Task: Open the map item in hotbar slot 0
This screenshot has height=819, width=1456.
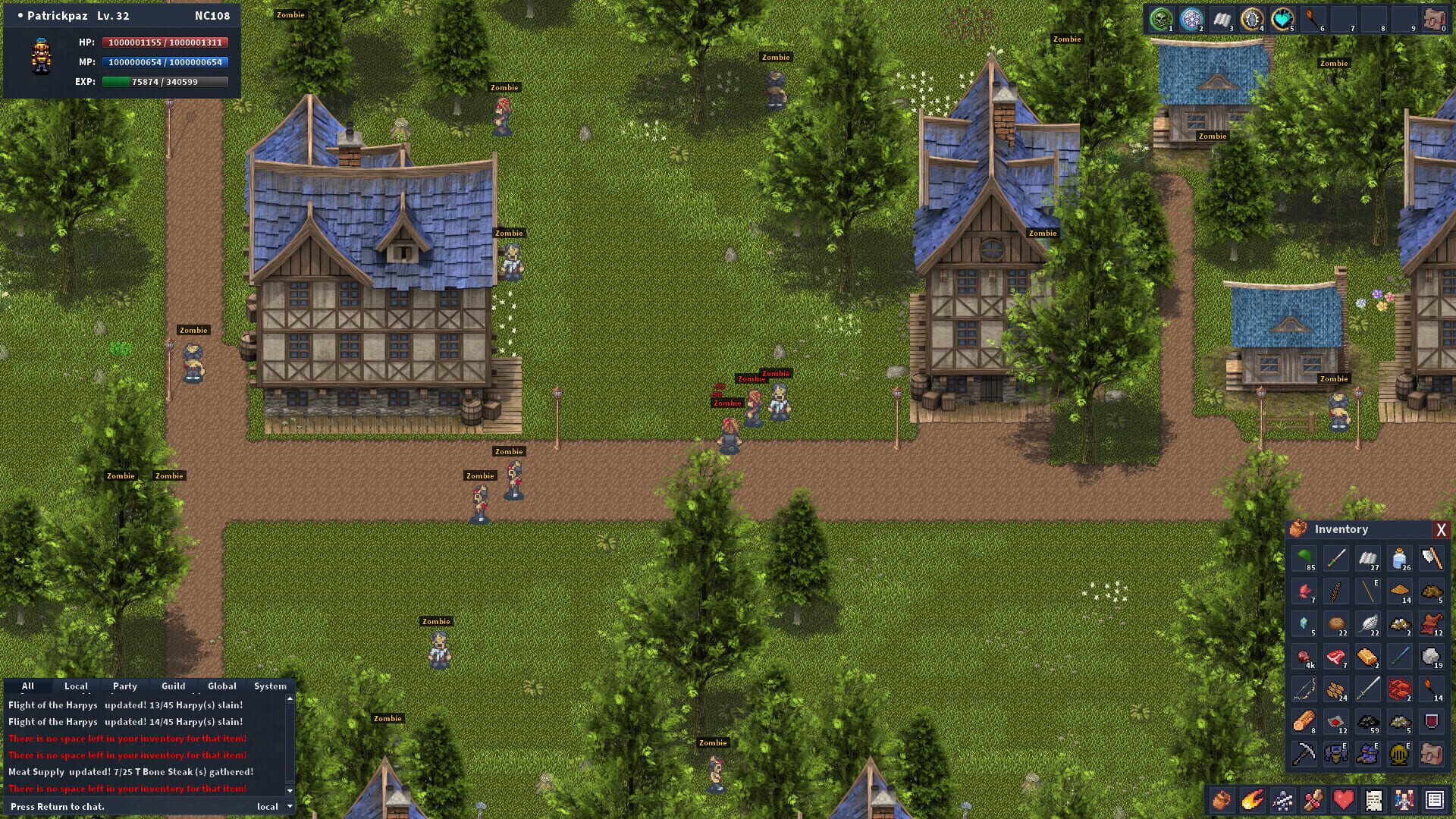Action: (1437, 19)
